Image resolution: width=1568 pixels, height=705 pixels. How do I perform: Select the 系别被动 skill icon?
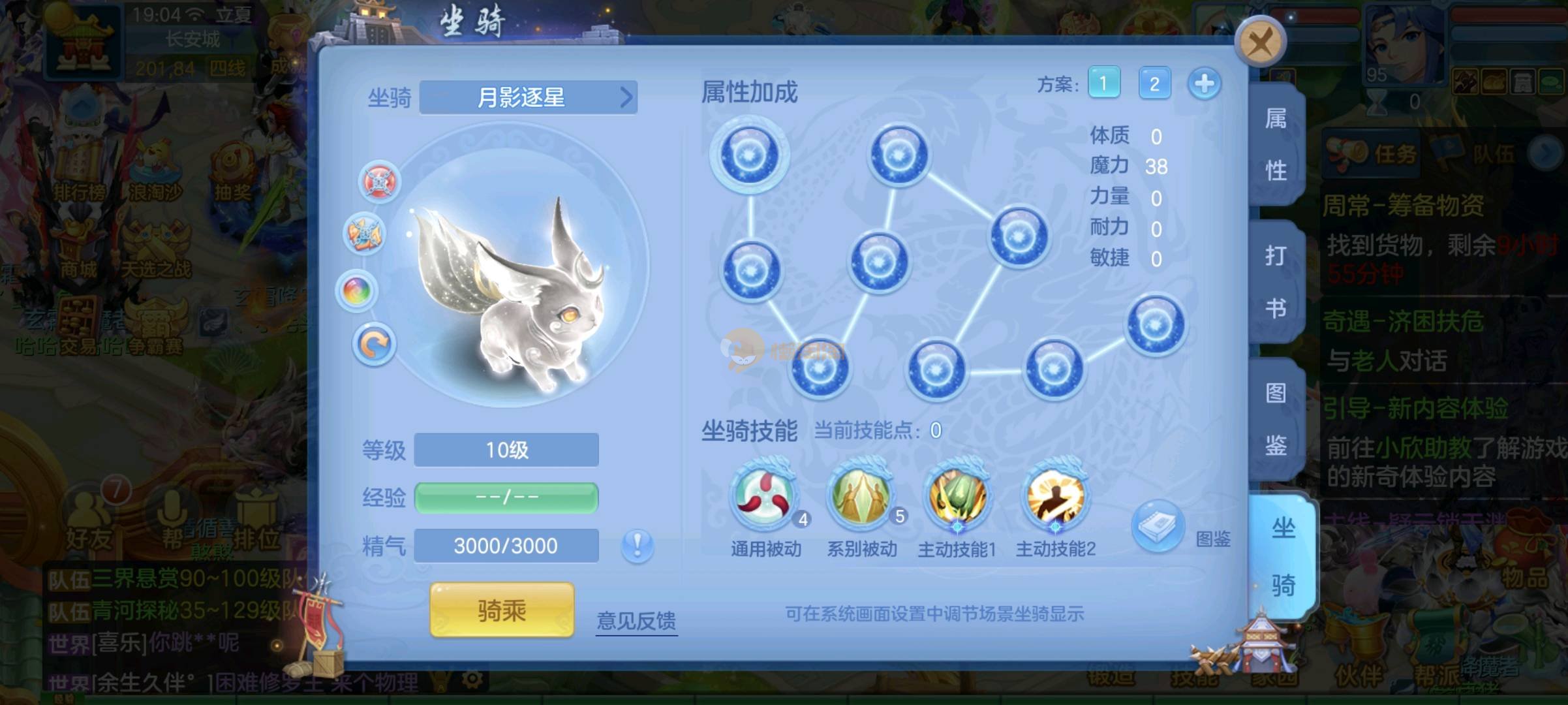861,496
